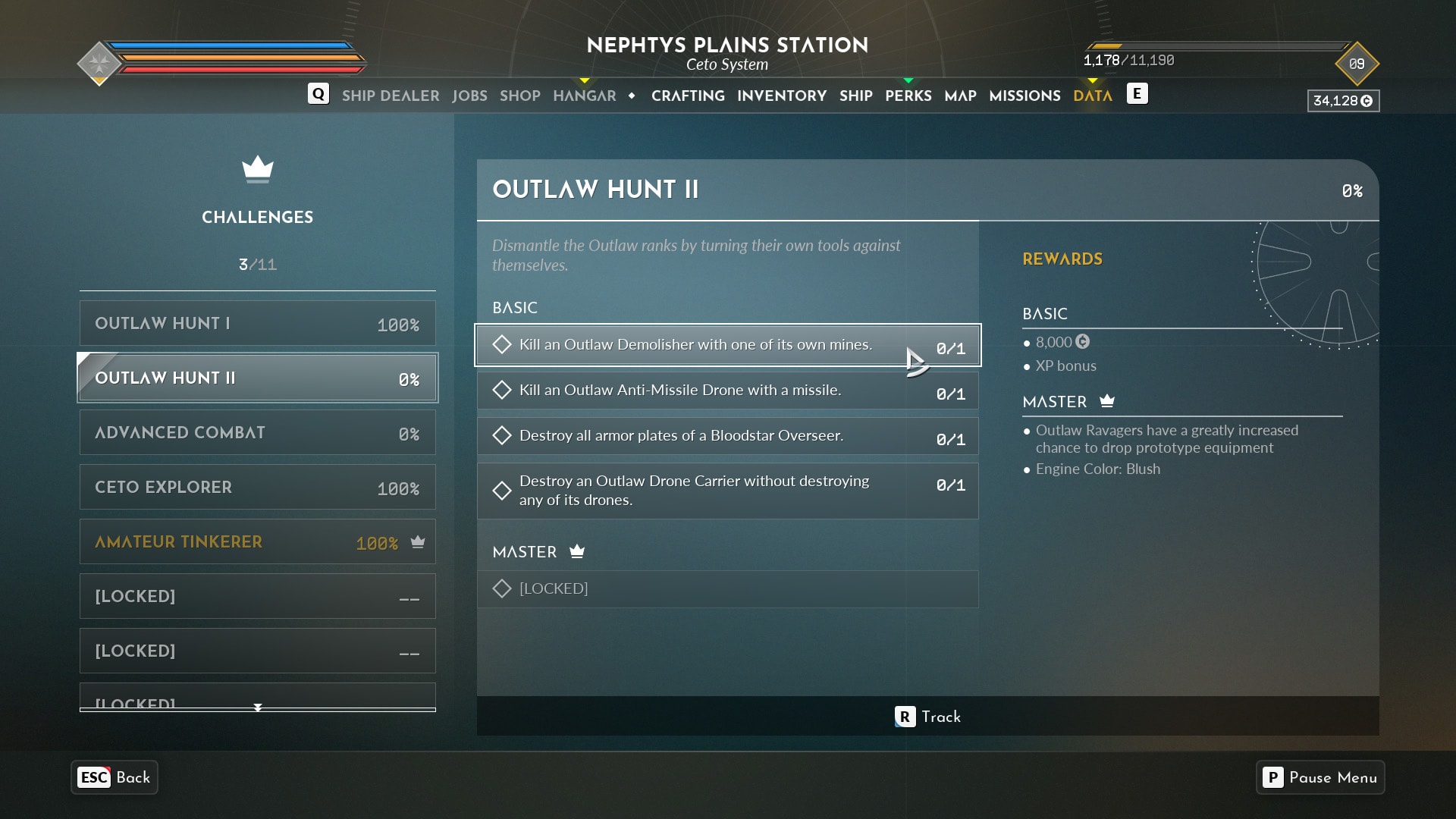Switch to the Missions tab
The width and height of the screenshot is (1456, 819).
[1025, 96]
